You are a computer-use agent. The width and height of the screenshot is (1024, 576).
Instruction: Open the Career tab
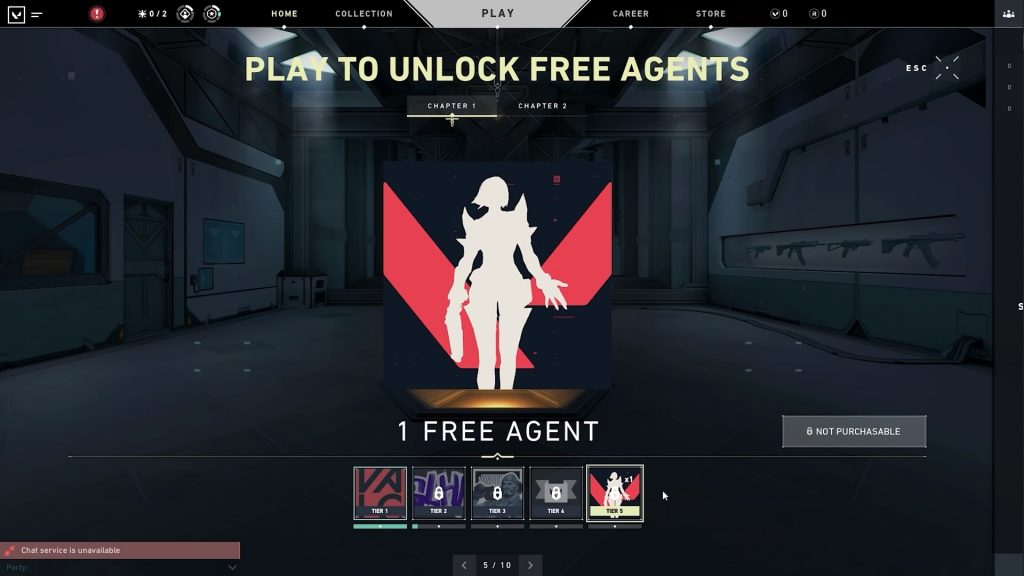pyautogui.click(x=630, y=14)
